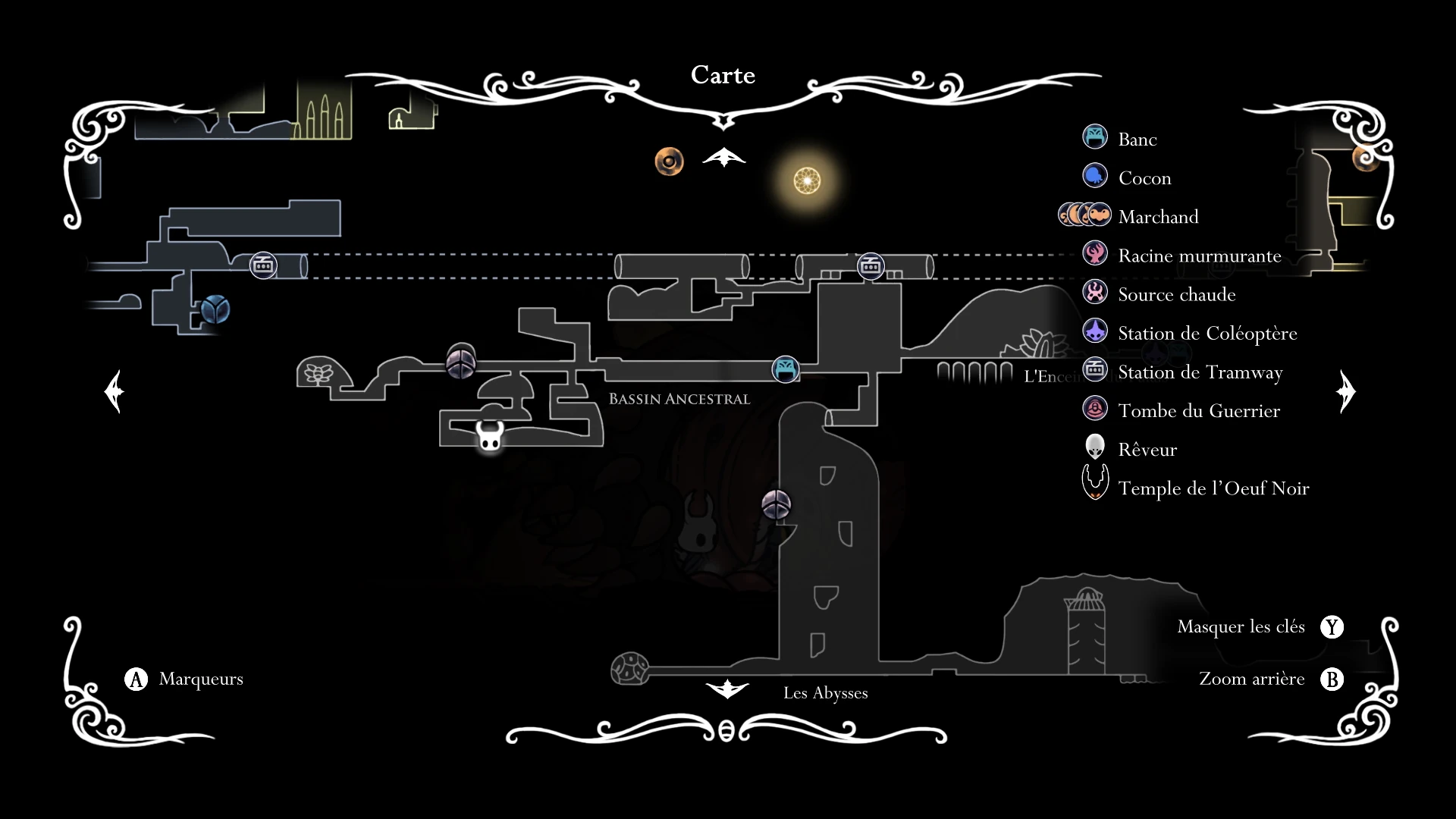This screenshot has width=1456, height=819.
Task: Open the Abysses area via the bottom arrow
Action: click(726, 689)
